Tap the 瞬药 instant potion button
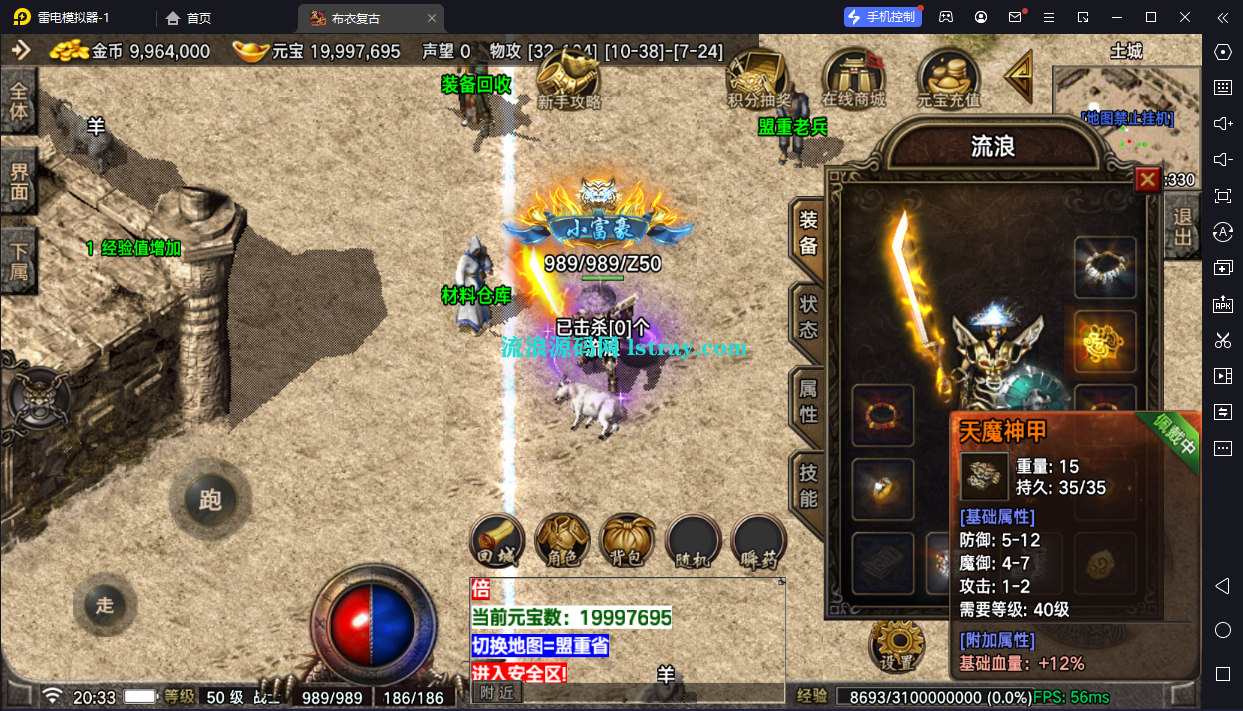Viewport: 1243px width, 711px height. (x=758, y=543)
